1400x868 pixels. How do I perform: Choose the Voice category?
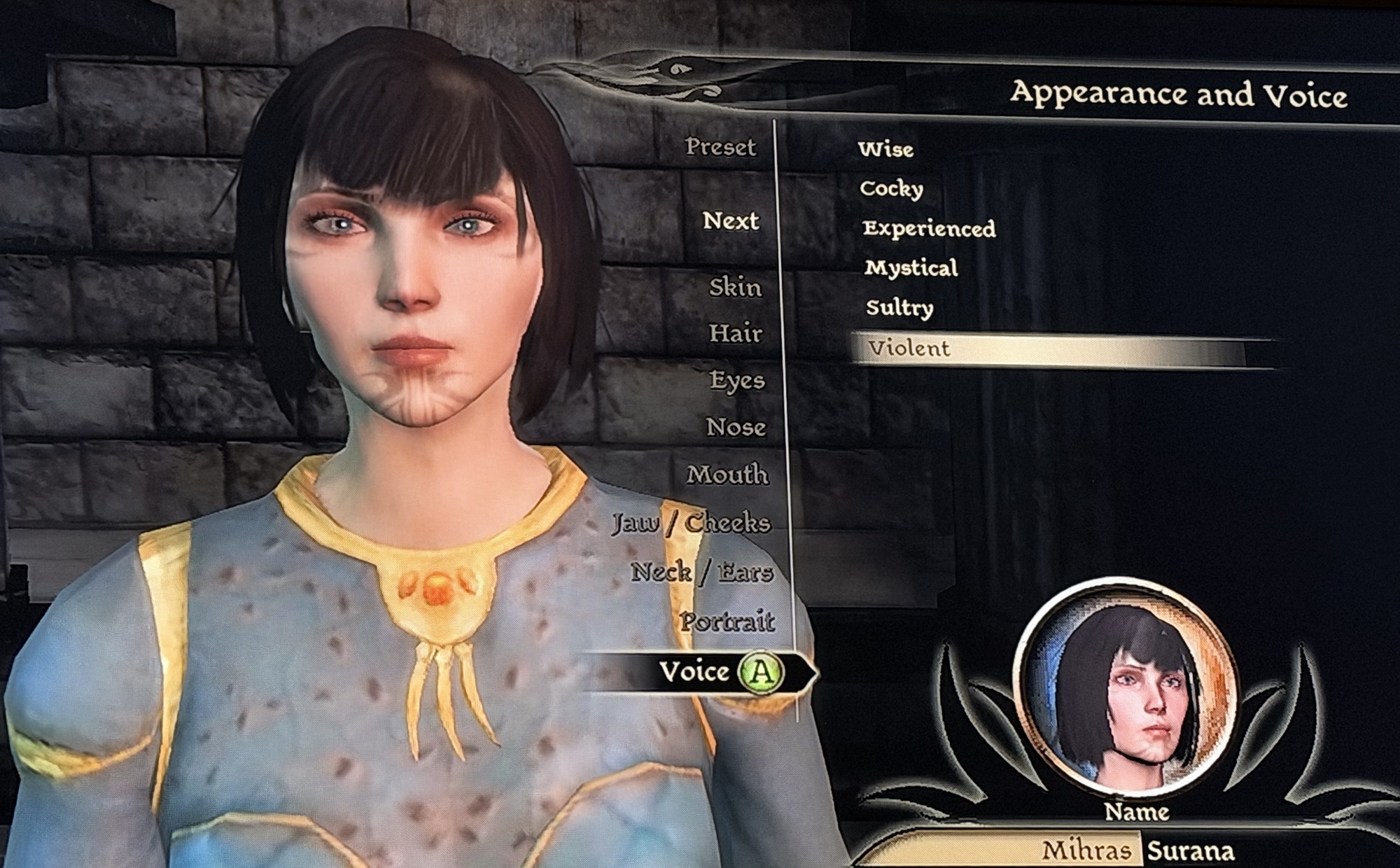[695, 672]
